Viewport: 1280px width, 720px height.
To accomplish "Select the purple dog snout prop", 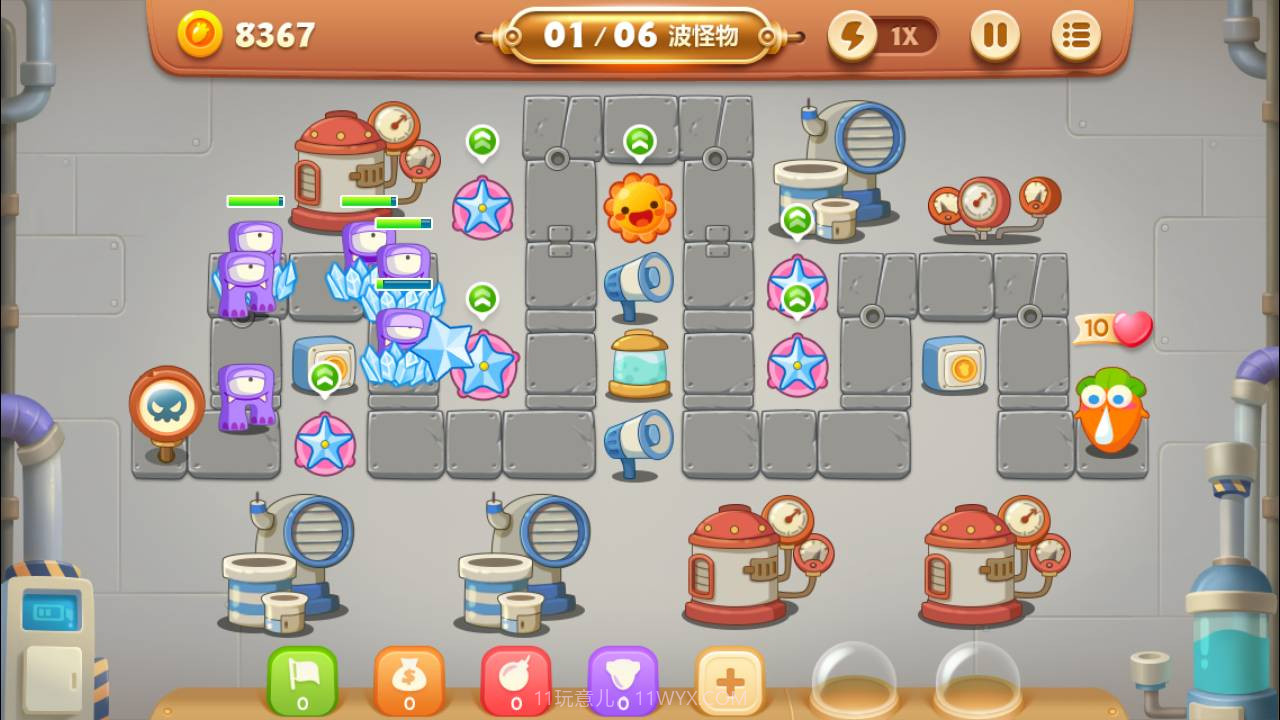I will tap(624, 680).
